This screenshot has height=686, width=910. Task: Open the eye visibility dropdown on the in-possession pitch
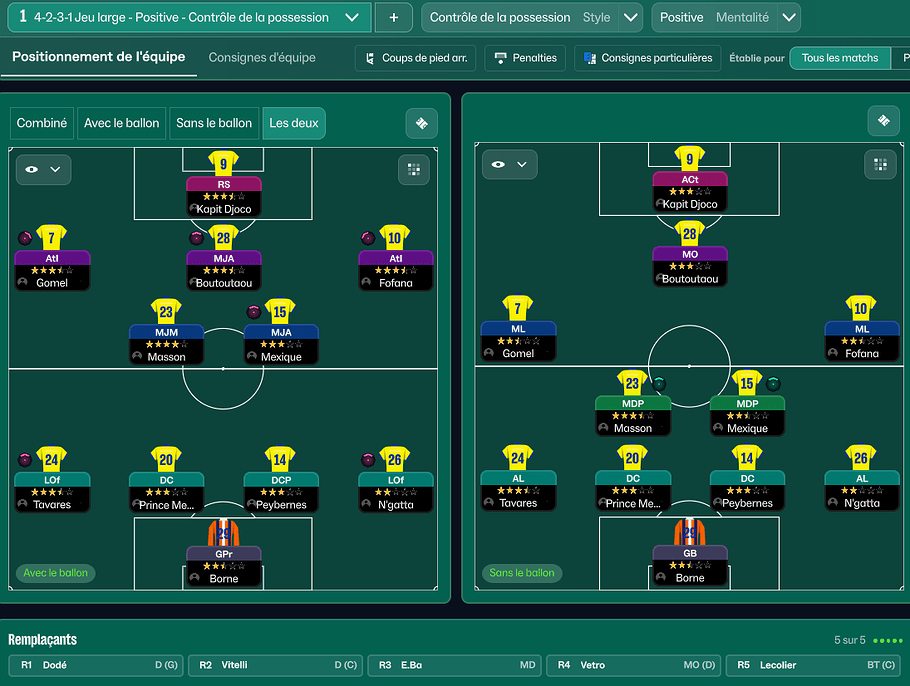[x=43, y=169]
